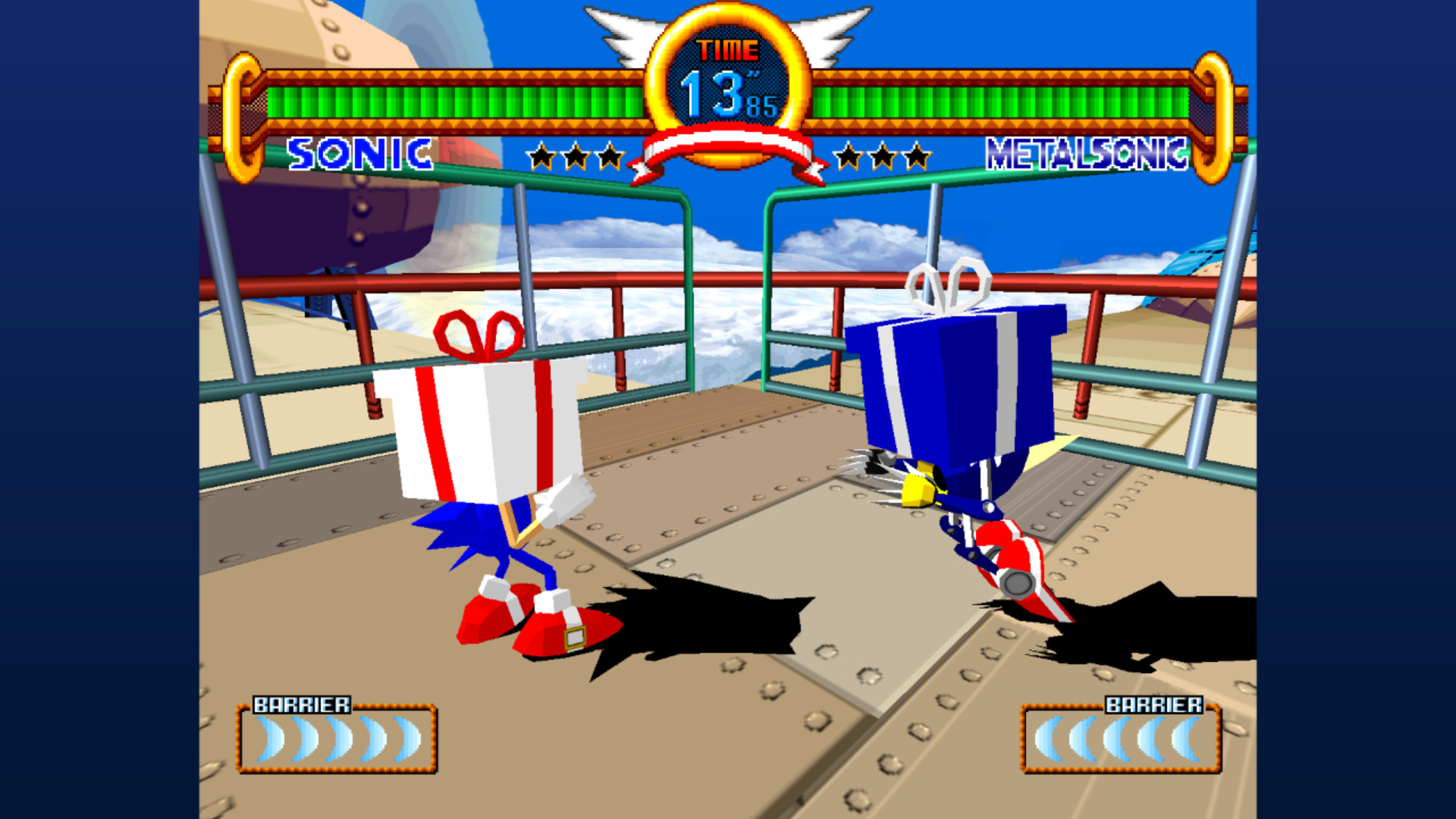The width and height of the screenshot is (1456, 819).
Task: Select the SONIC name label
Action: click(360, 155)
